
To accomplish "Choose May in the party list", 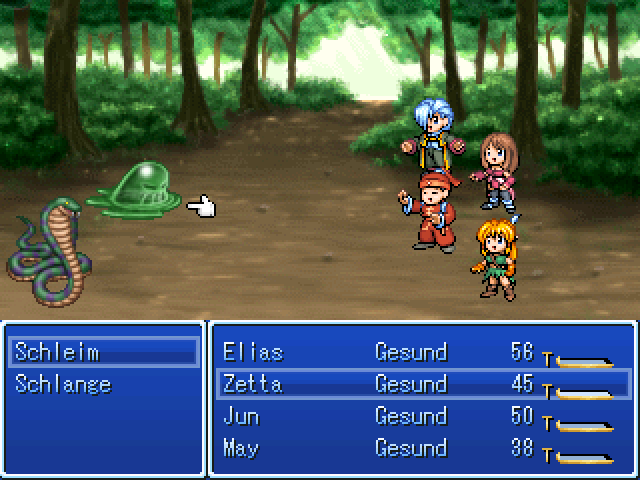I will [x=241, y=447].
